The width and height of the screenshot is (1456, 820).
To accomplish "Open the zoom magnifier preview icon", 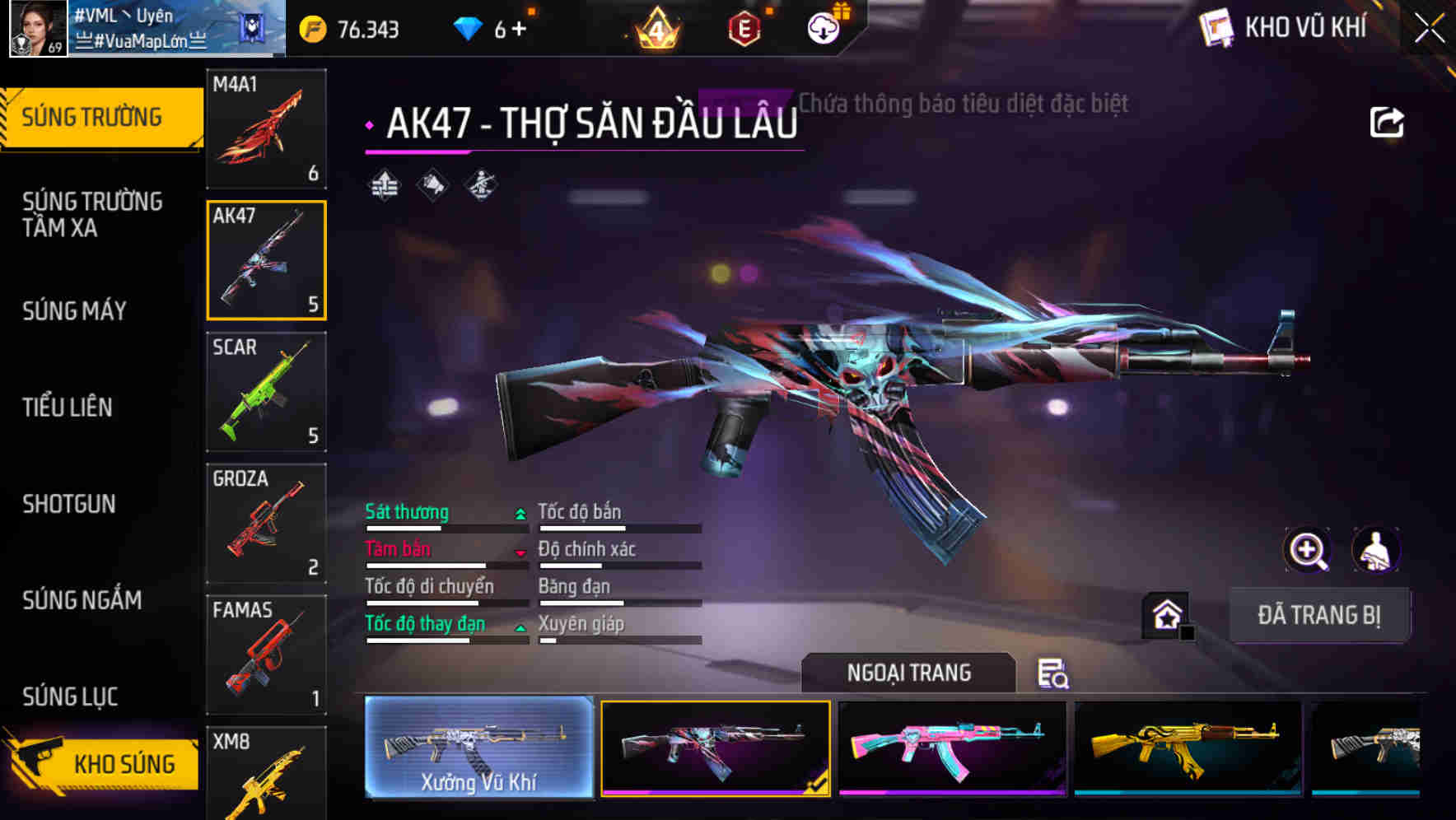I will point(1308,550).
